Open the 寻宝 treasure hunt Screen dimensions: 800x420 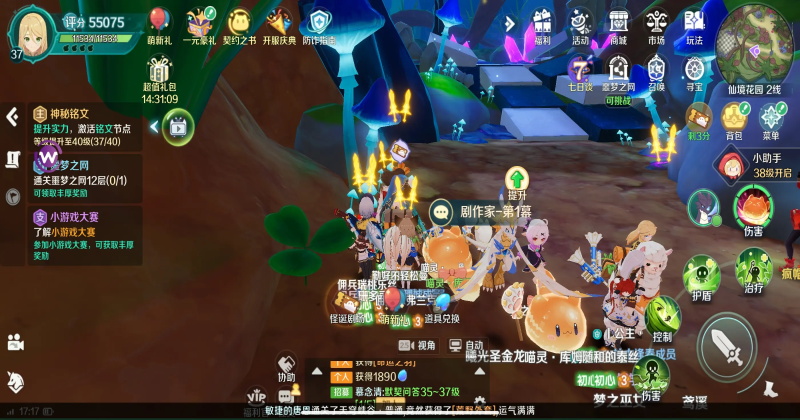694,72
